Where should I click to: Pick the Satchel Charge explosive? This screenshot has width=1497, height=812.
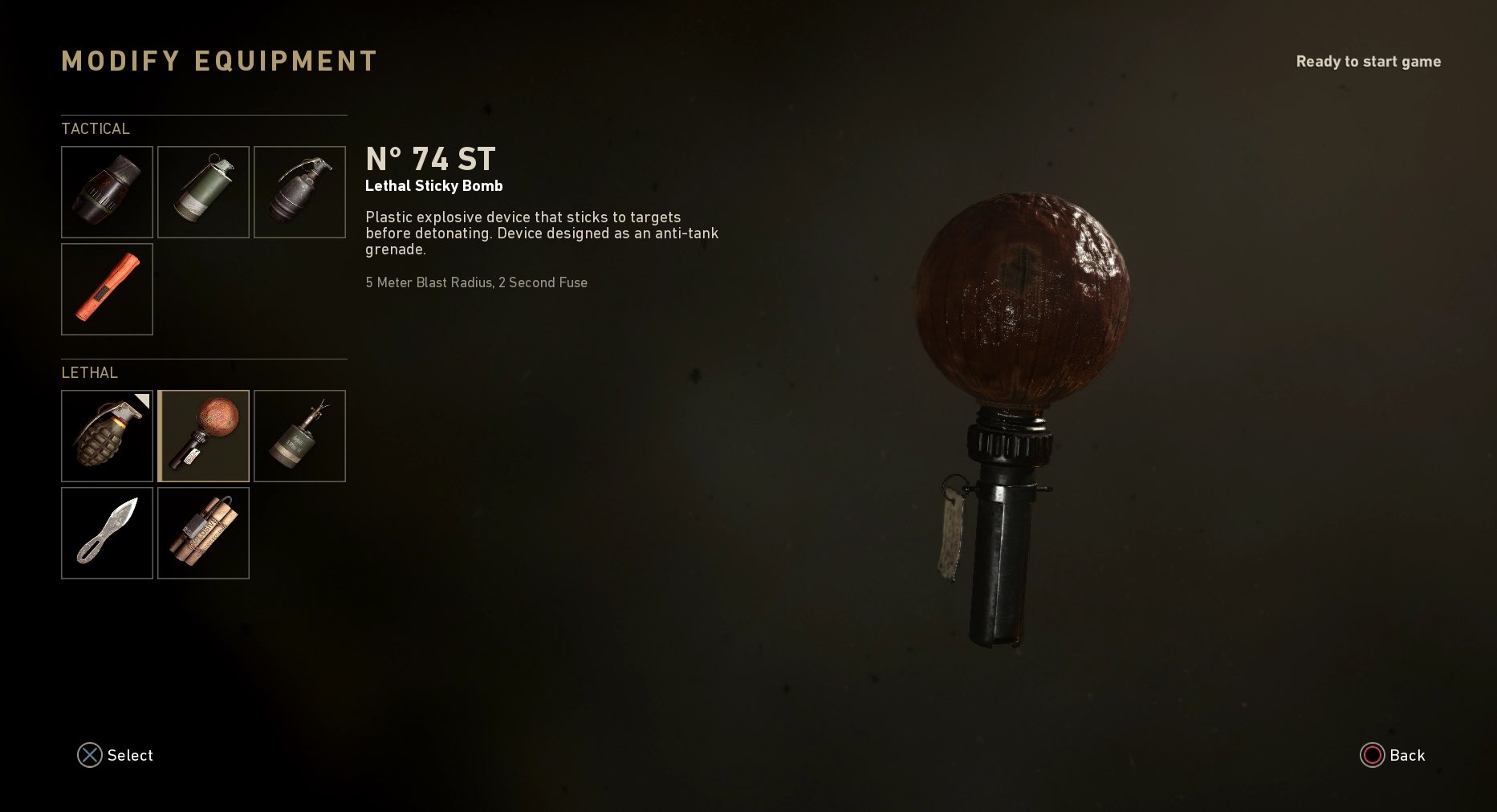[x=203, y=533]
